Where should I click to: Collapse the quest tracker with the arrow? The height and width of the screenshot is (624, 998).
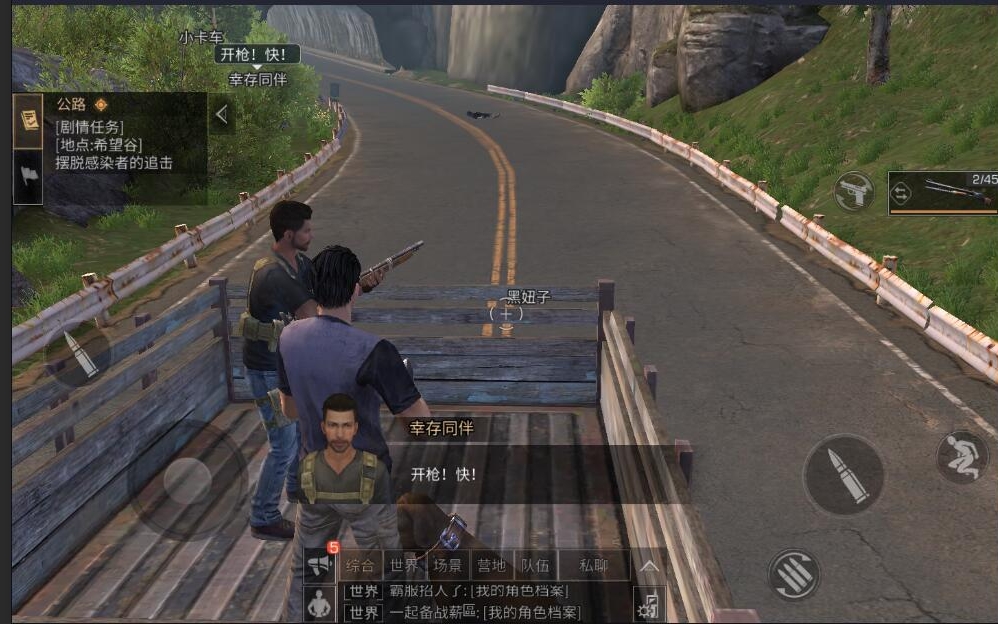[x=222, y=115]
